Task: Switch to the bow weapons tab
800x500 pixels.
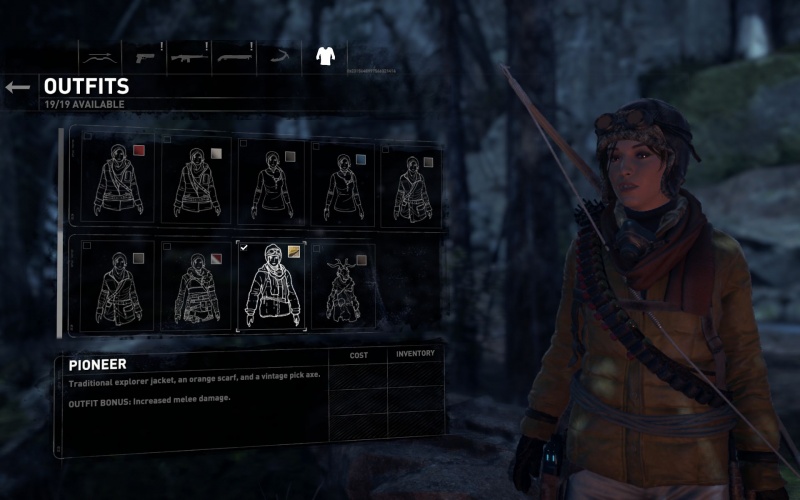Action: pyautogui.click(x=99, y=56)
